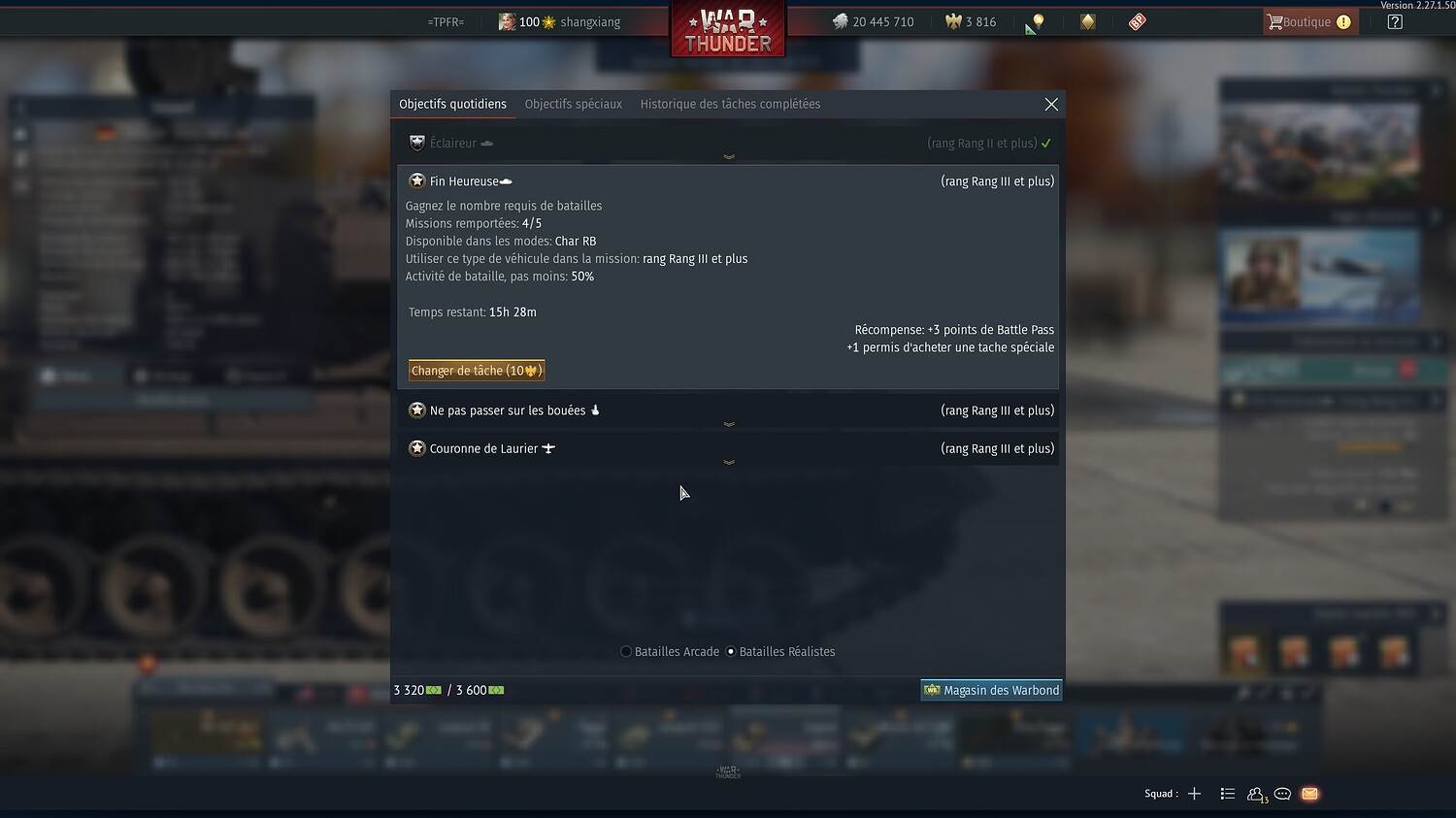Screen dimensions: 1456x818
Task: Click the Changer de tâche button
Action: click(x=476, y=370)
